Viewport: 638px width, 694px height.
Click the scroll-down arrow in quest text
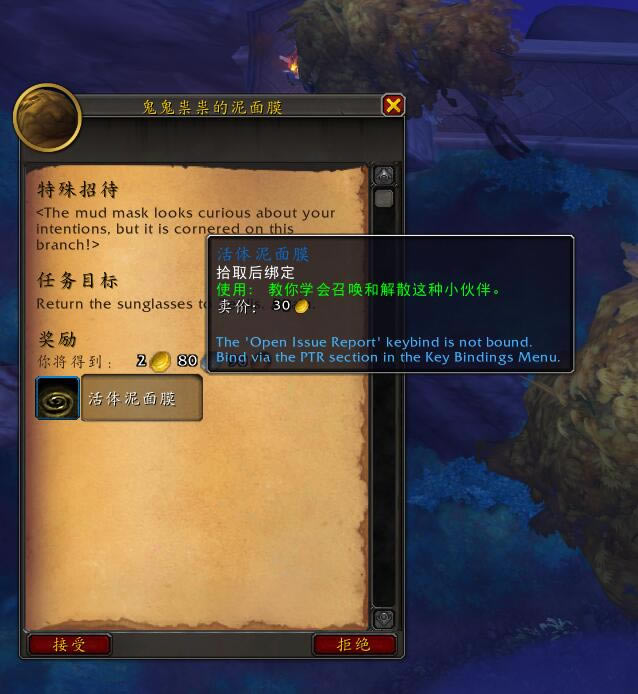coord(384,619)
